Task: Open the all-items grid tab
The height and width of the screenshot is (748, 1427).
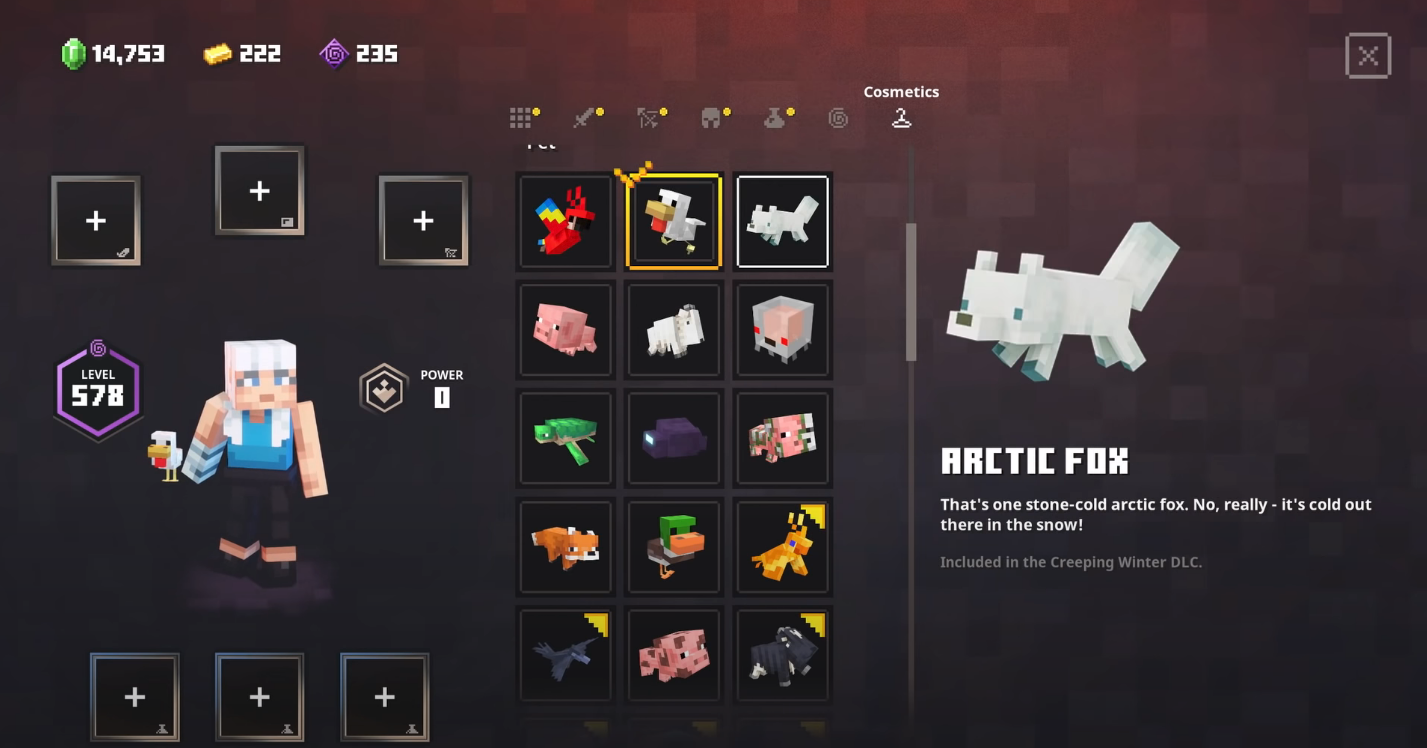Action: coord(520,118)
